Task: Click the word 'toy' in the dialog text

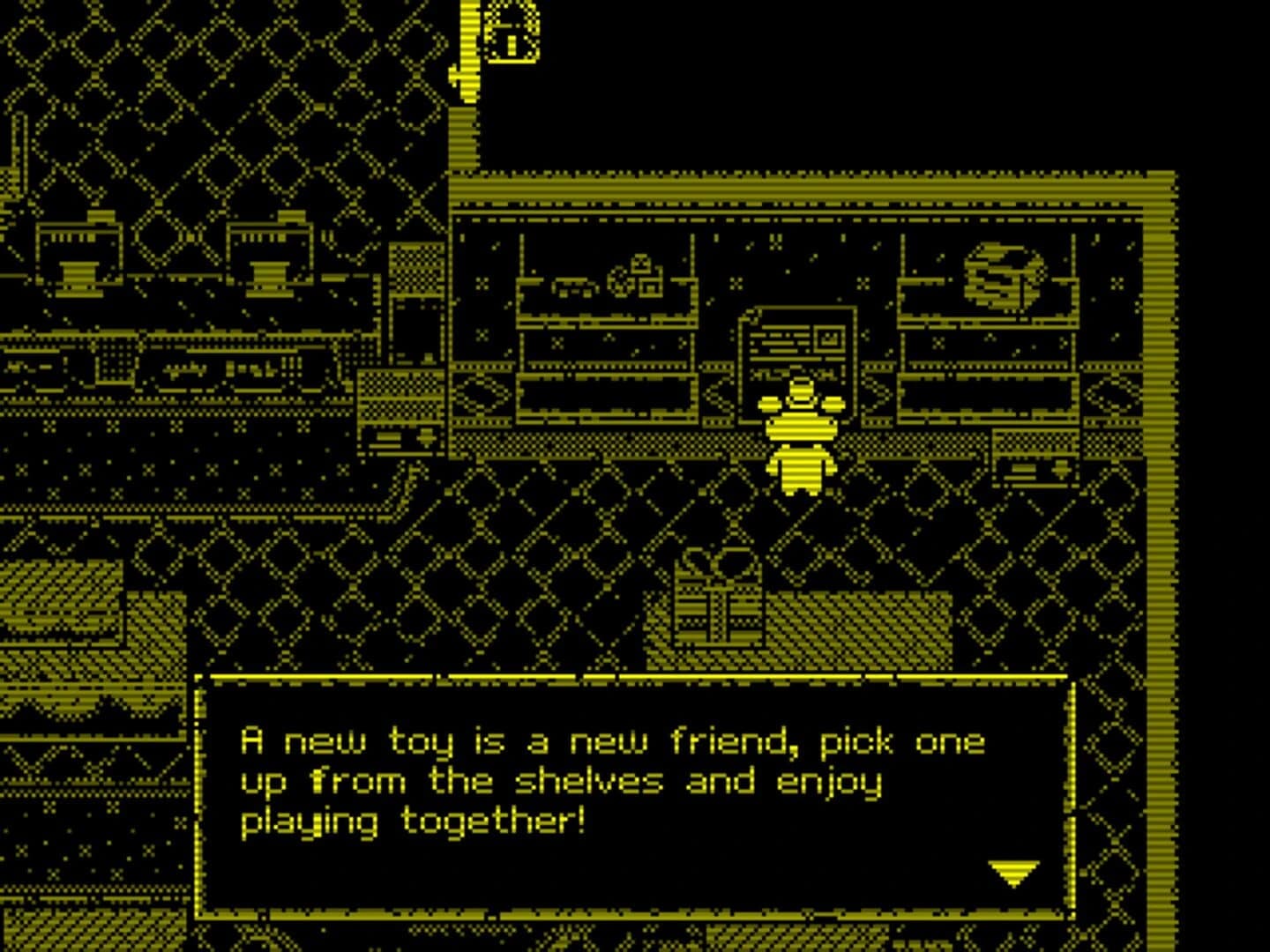Action: tap(420, 740)
